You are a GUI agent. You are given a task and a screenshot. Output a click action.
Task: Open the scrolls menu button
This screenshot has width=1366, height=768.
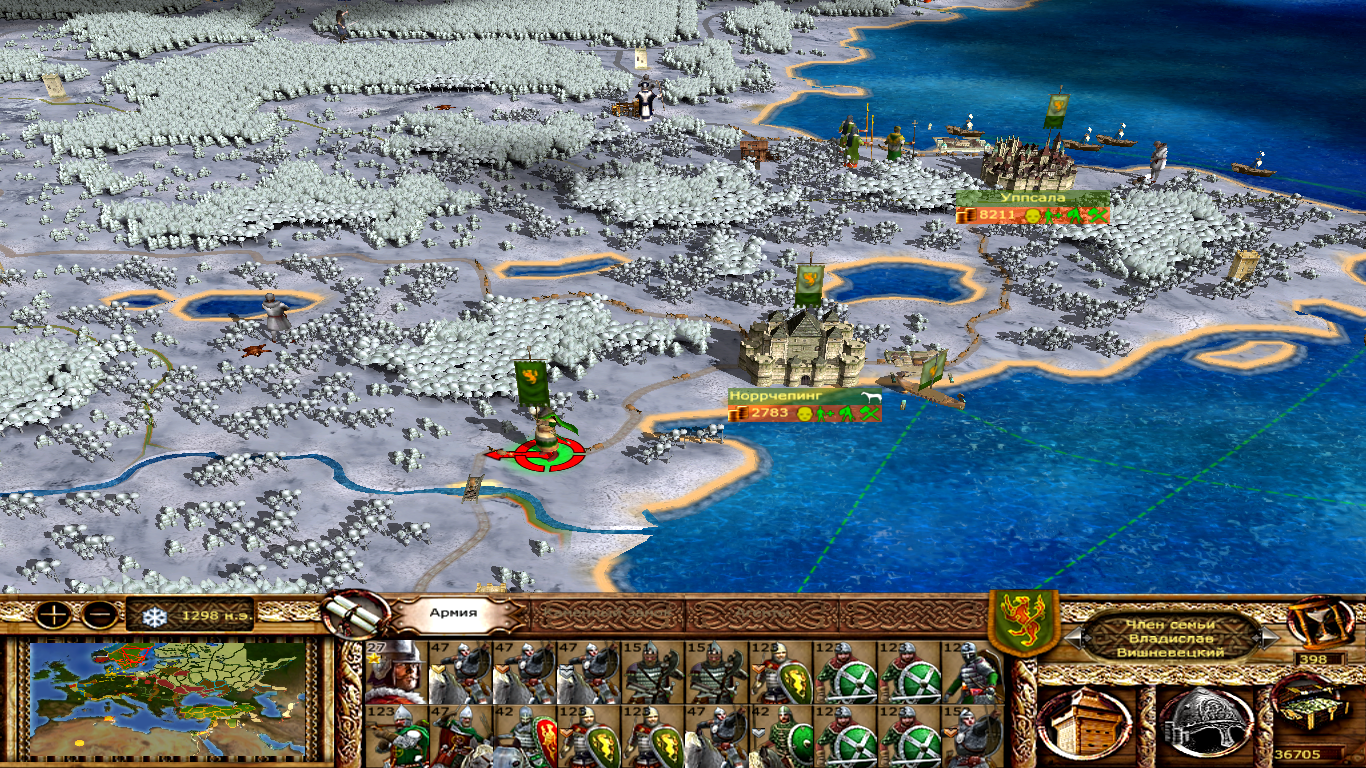pos(356,613)
